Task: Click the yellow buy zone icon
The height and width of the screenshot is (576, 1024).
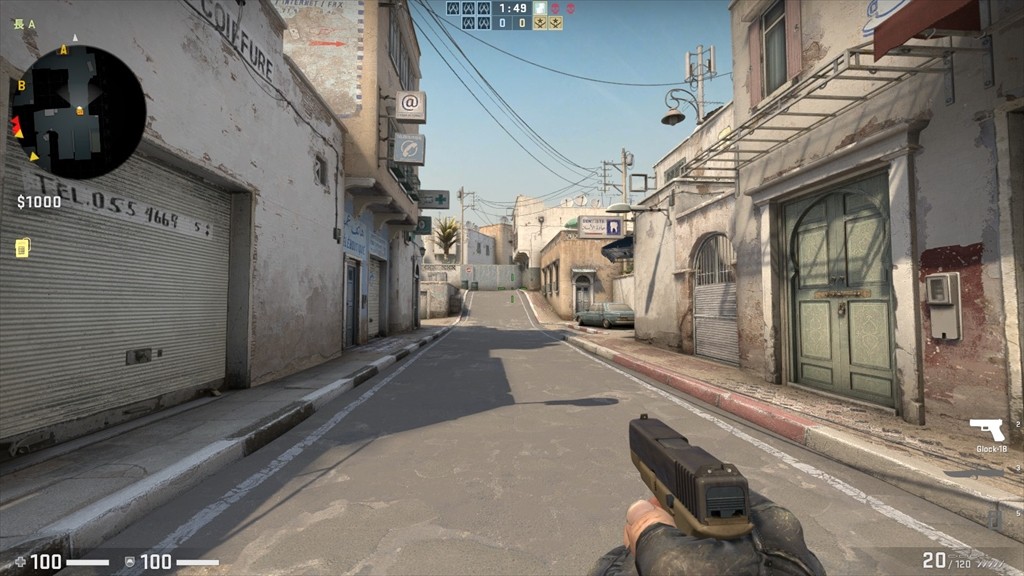Action: (x=22, y=247)
